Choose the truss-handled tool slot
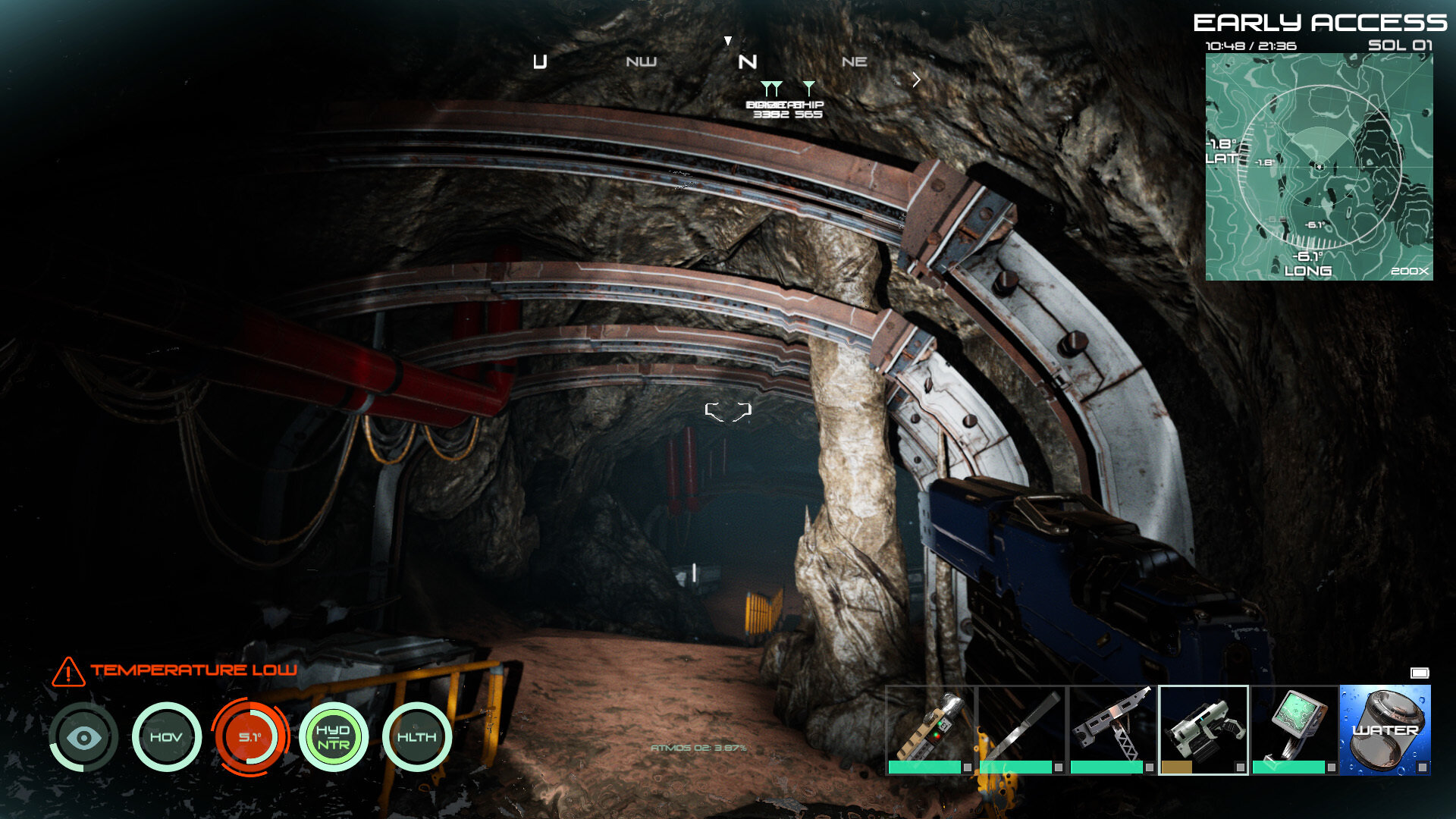Image resolution: width=1456 pixels, height=819 pixels. tap(1112, 730)
